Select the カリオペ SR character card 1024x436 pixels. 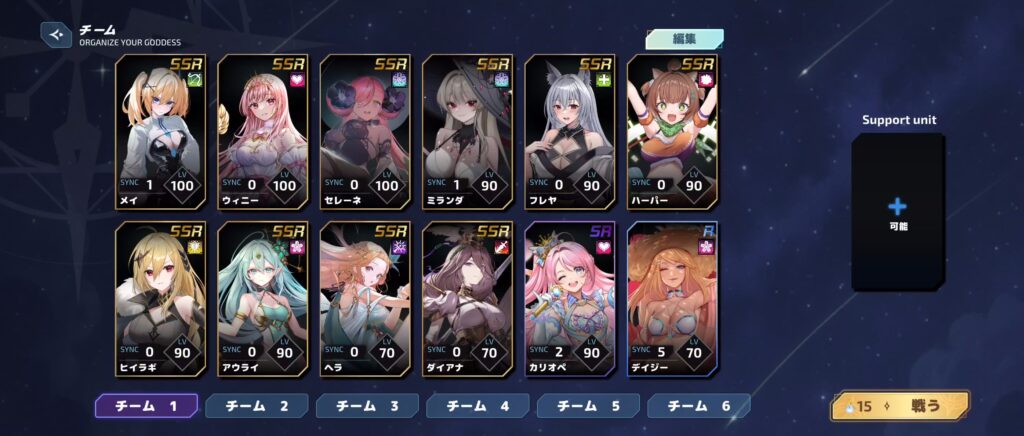click(x=570, y=299)
